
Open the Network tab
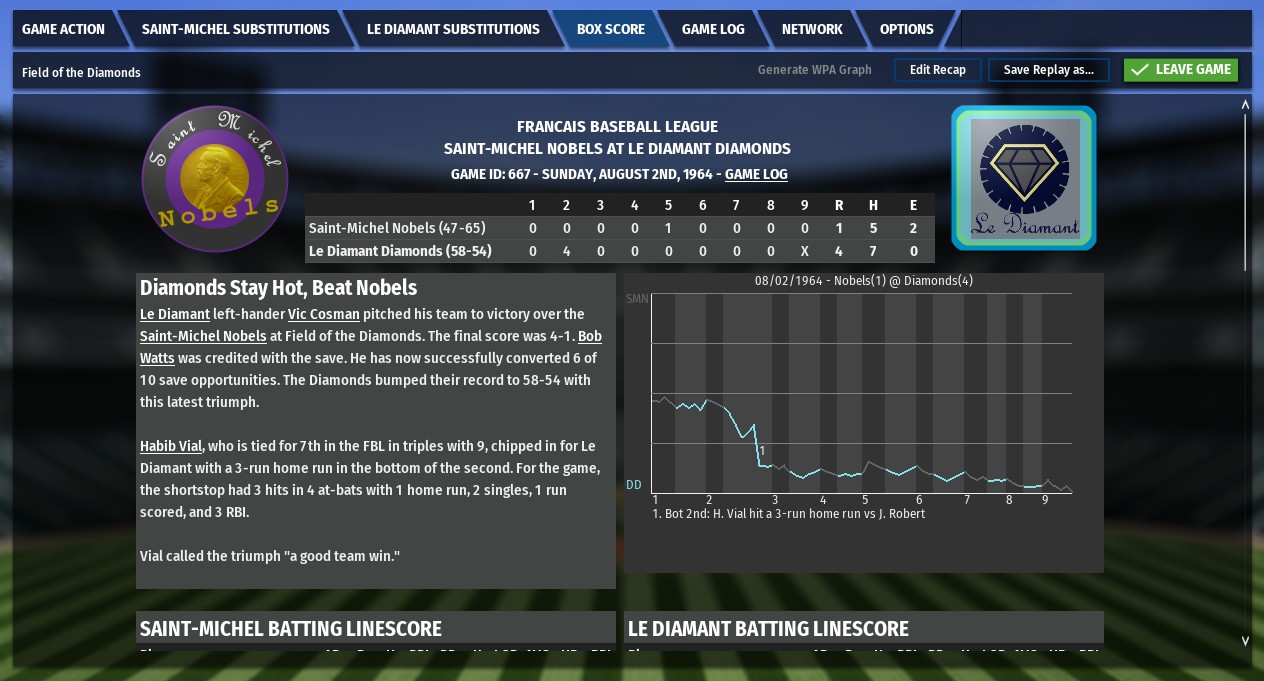coord(811,29)
